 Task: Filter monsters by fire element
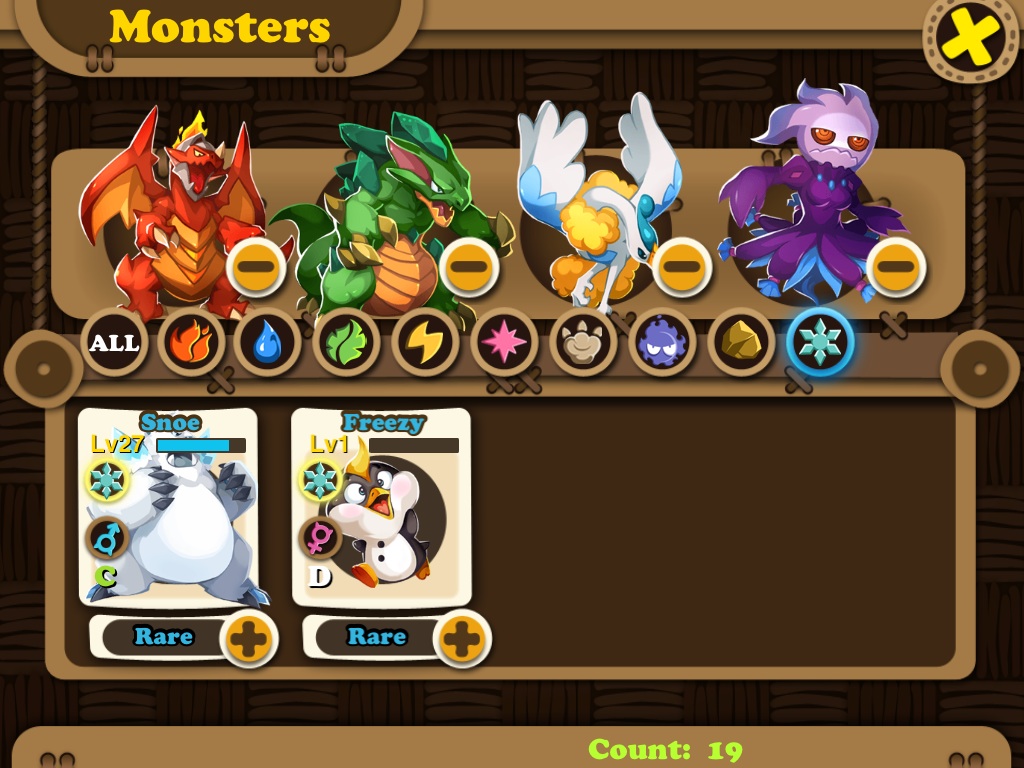coord(190,343)
